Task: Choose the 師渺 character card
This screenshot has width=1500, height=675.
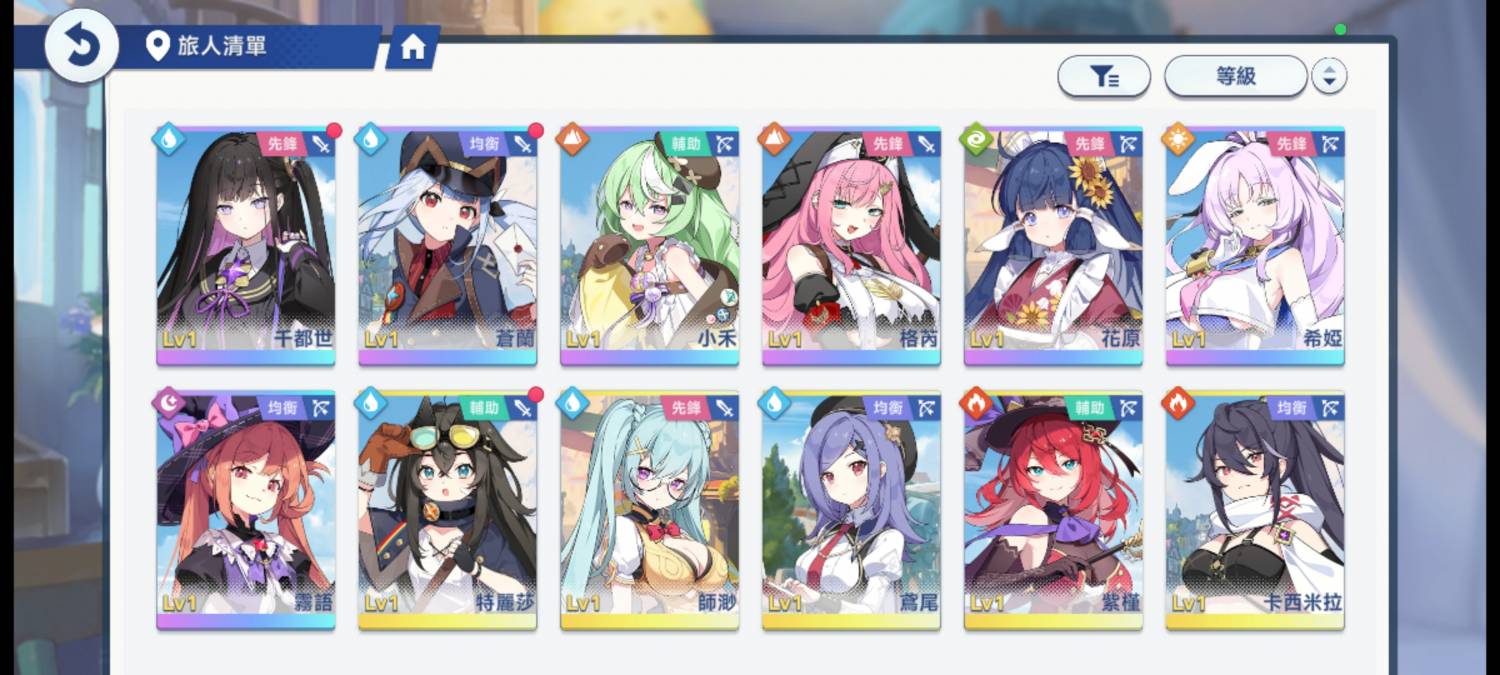Action: coord(650,510)
